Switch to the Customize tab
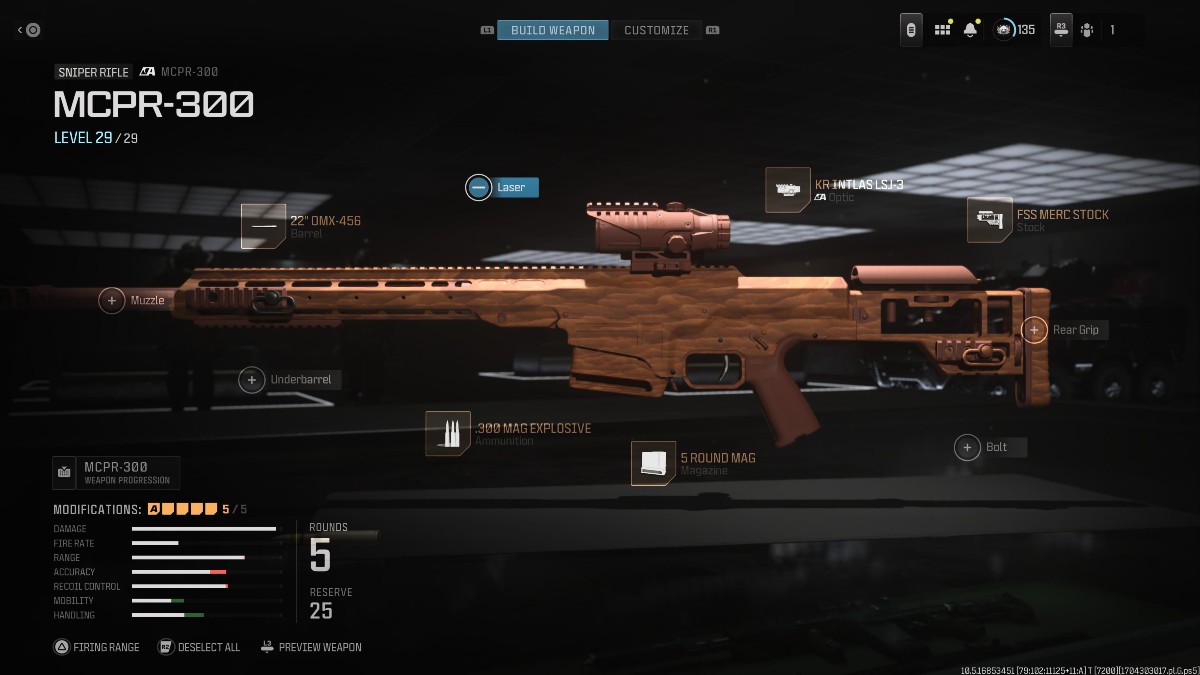The height and width of the screenshot is (675, 1200). [656, 30]
